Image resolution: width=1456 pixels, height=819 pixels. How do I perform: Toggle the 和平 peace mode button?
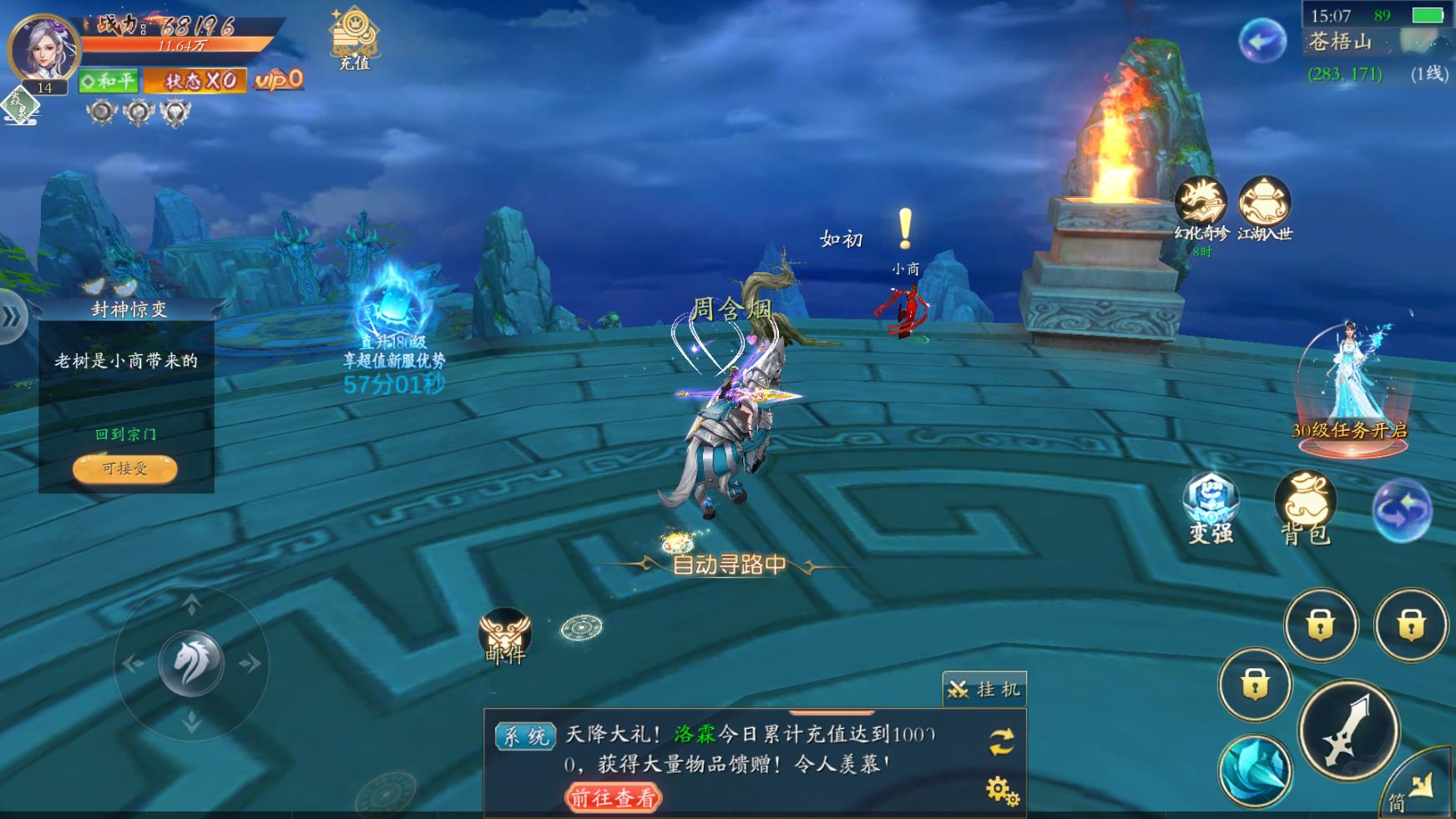coord(109,81)
